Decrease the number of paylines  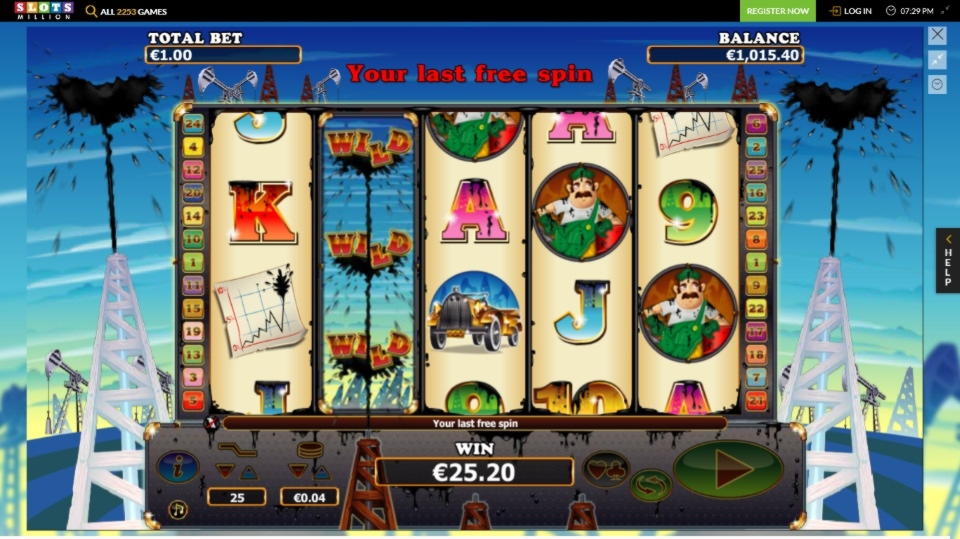coord(226,471)
